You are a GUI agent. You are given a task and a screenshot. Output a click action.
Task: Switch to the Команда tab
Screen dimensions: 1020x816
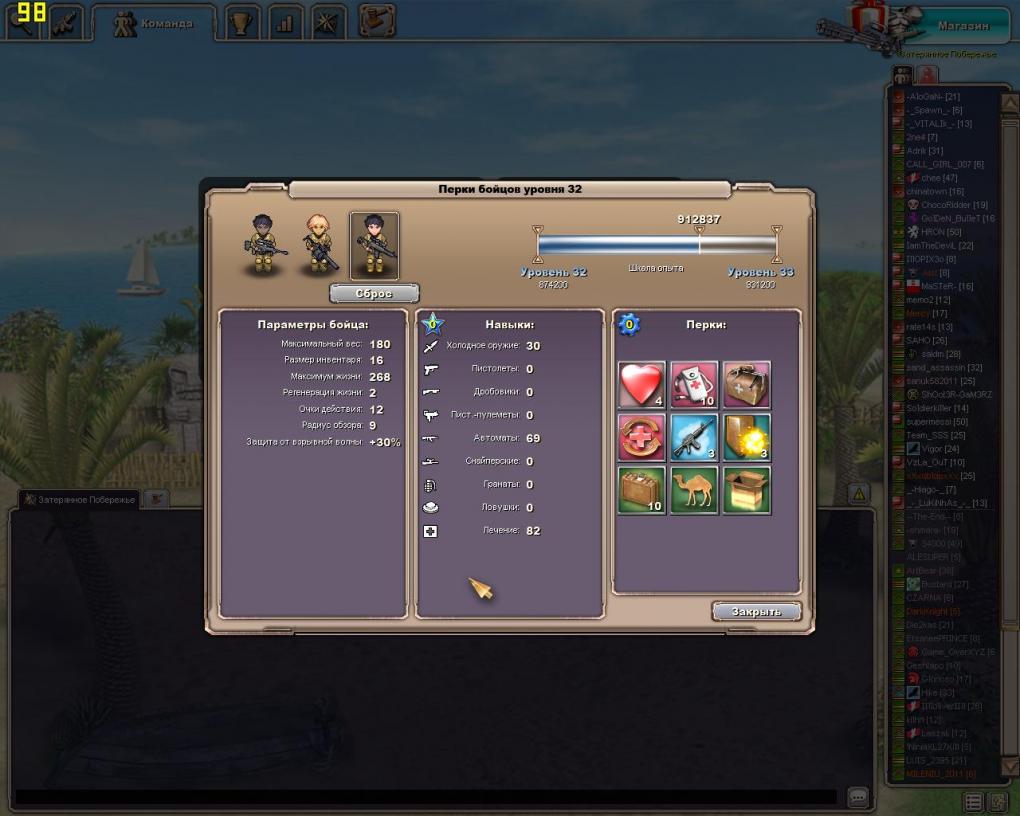point(153,23)
